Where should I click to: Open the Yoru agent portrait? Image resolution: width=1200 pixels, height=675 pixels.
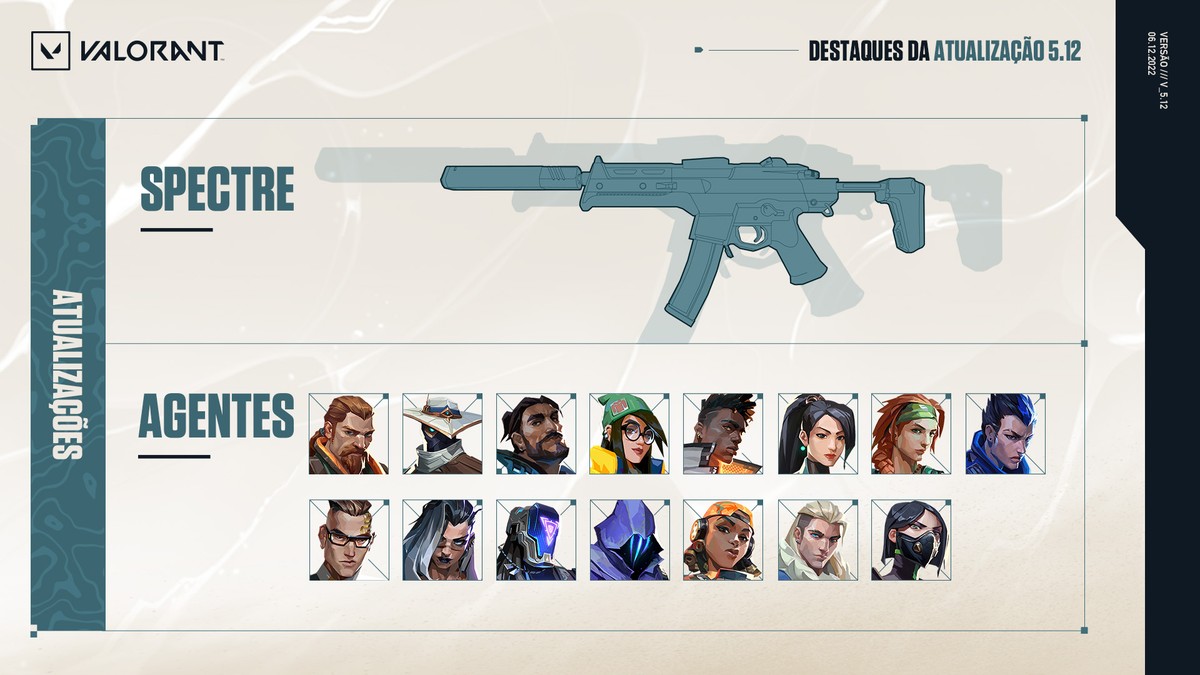point(1005,433)
